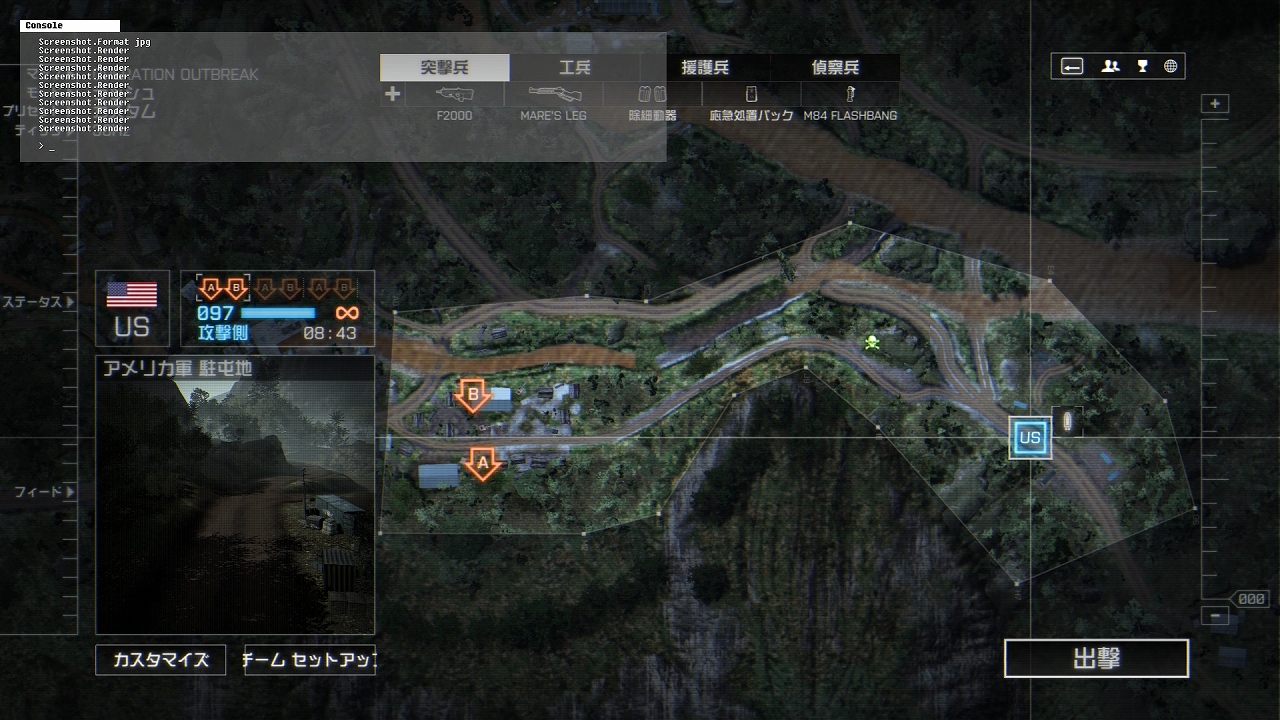Choose the 援護兵 support class tab
Image resolution: width=1280 pixels, height=720 pixels.
pos(705,68)
